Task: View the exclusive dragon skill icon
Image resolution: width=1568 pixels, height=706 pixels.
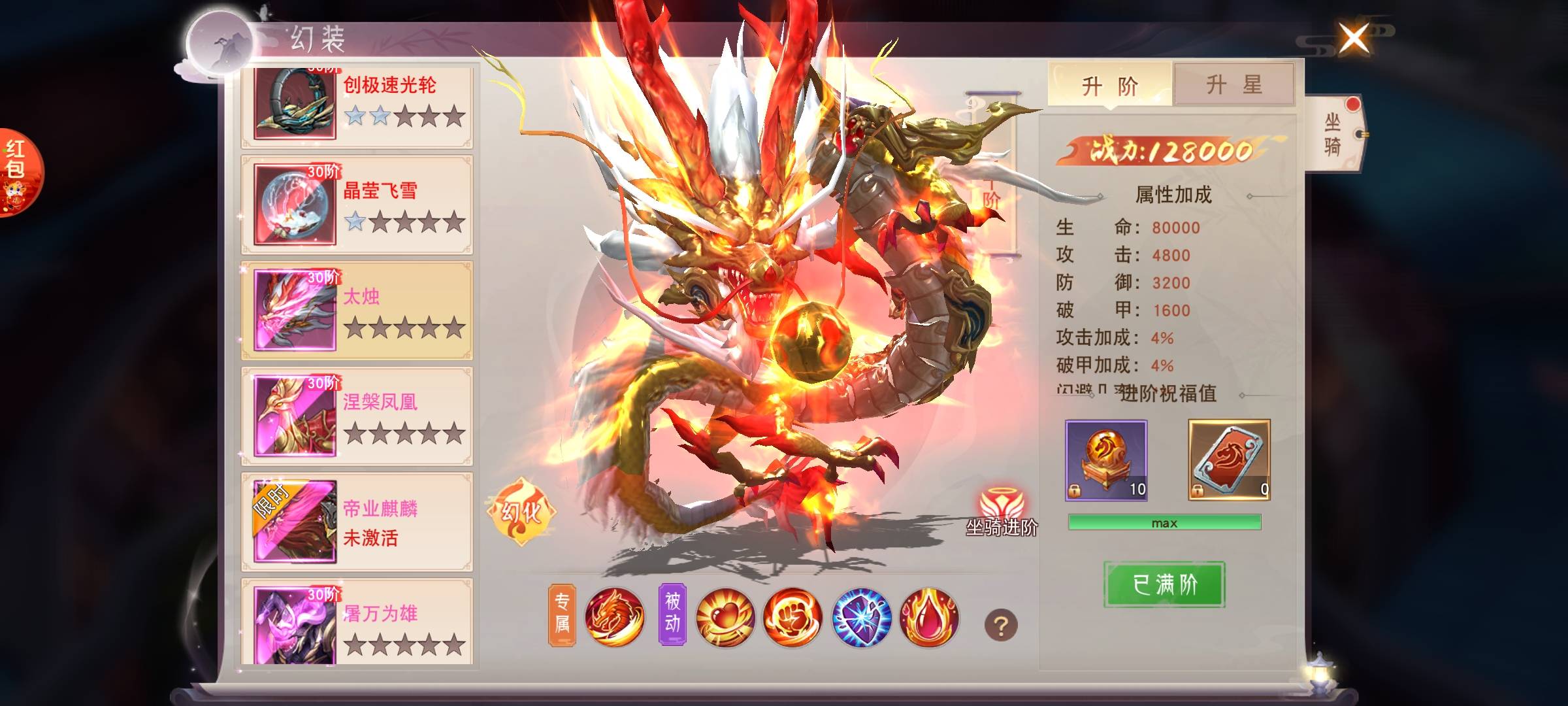Action: [614, 618]
